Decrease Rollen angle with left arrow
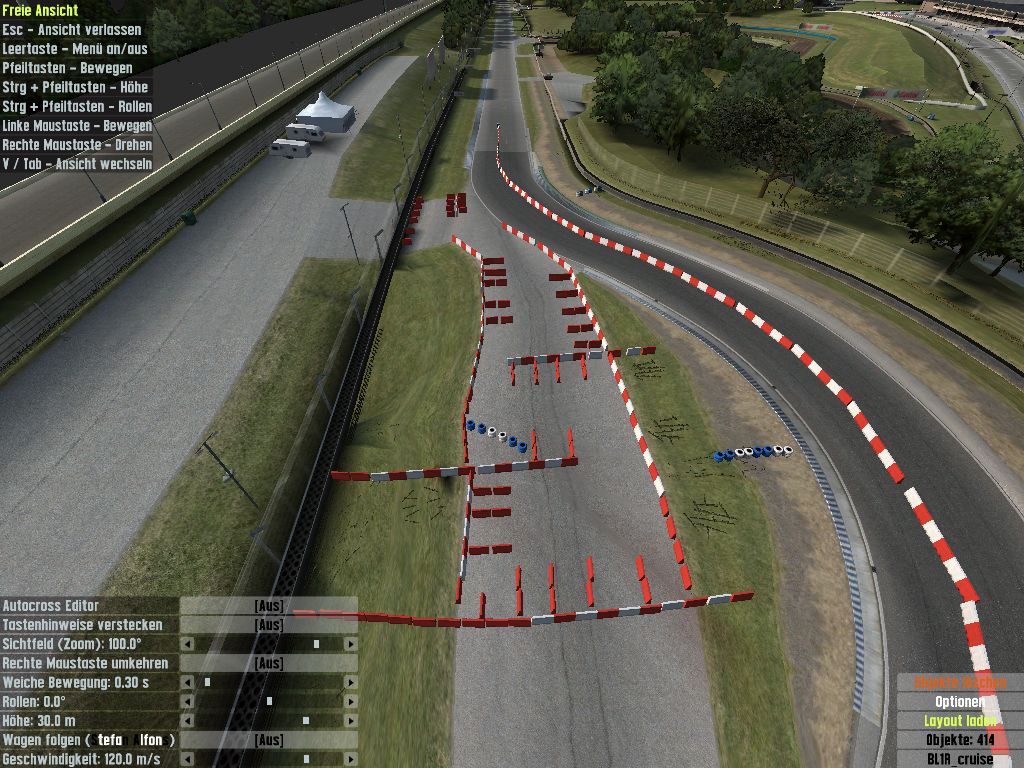This screenshot has width=1024, height=768. [x=187, y=701]
